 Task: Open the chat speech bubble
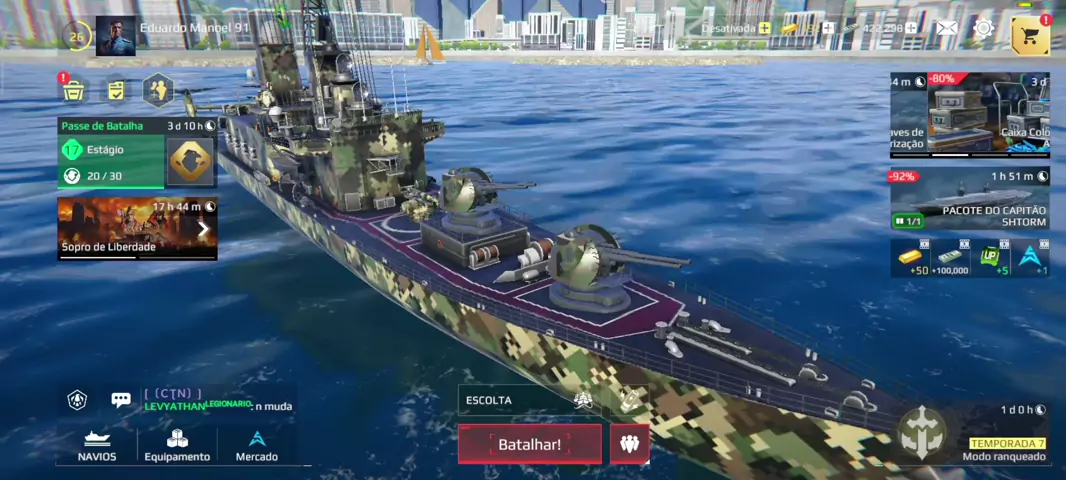(121, 400)
